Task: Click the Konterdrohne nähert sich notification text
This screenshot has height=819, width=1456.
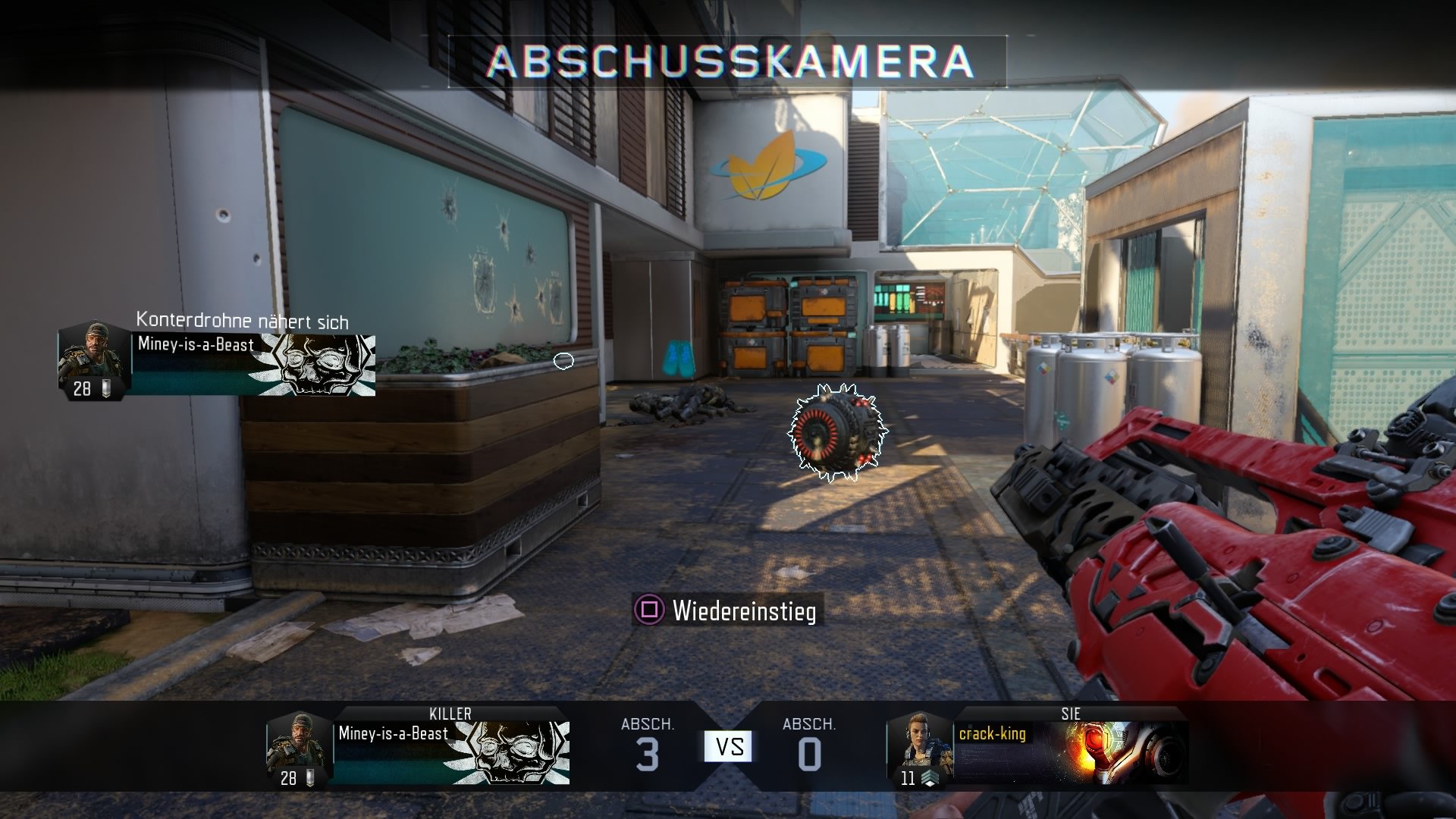Action: tap(241, 322)
